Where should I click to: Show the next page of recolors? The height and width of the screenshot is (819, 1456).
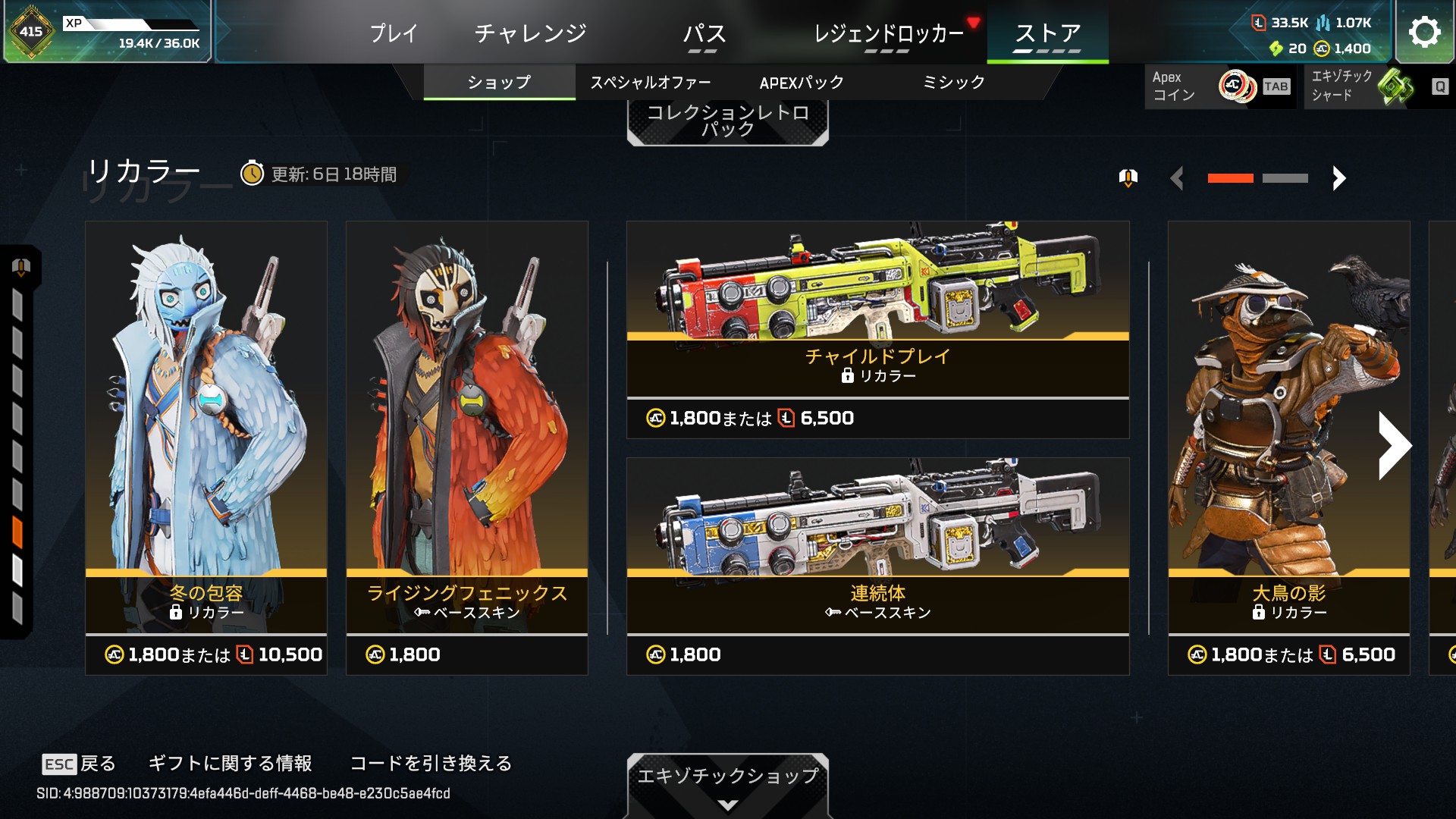coord(1338,178)
